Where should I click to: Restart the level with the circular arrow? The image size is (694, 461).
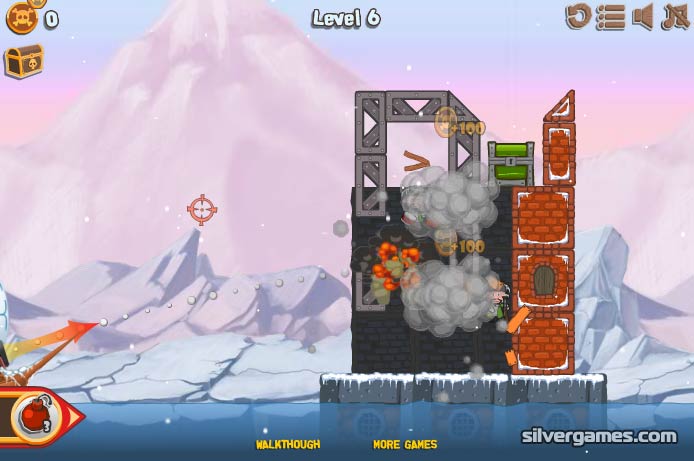coord(579,16)
